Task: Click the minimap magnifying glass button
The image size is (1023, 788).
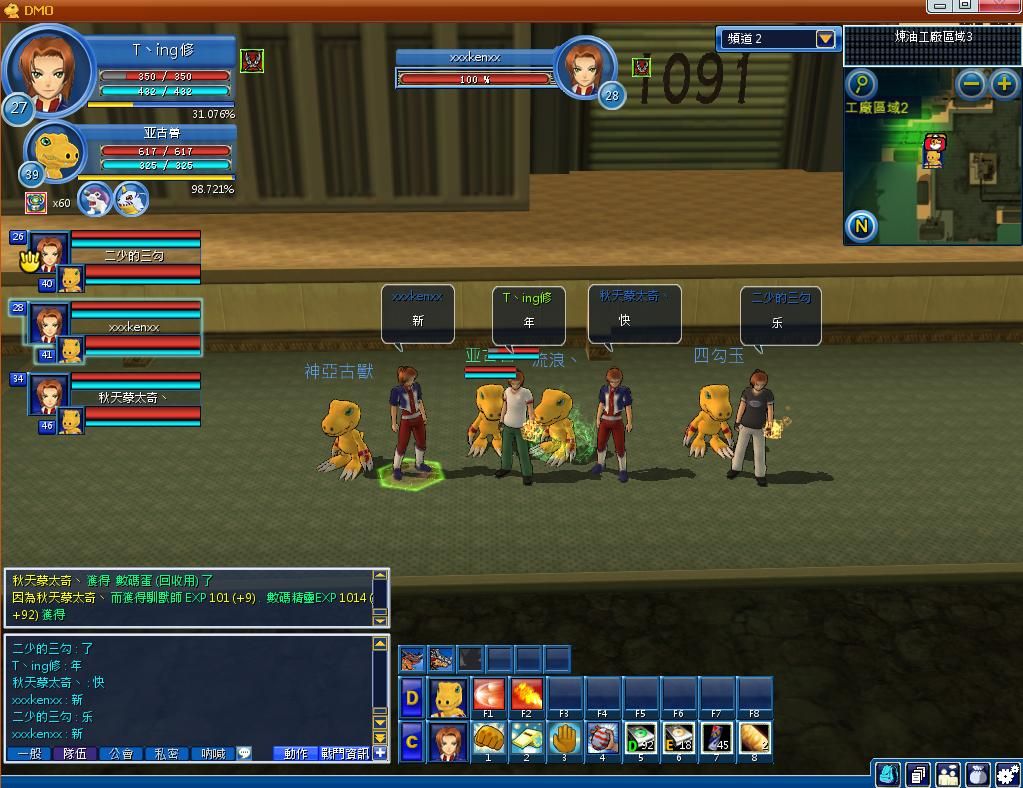Action: point(861,84)
